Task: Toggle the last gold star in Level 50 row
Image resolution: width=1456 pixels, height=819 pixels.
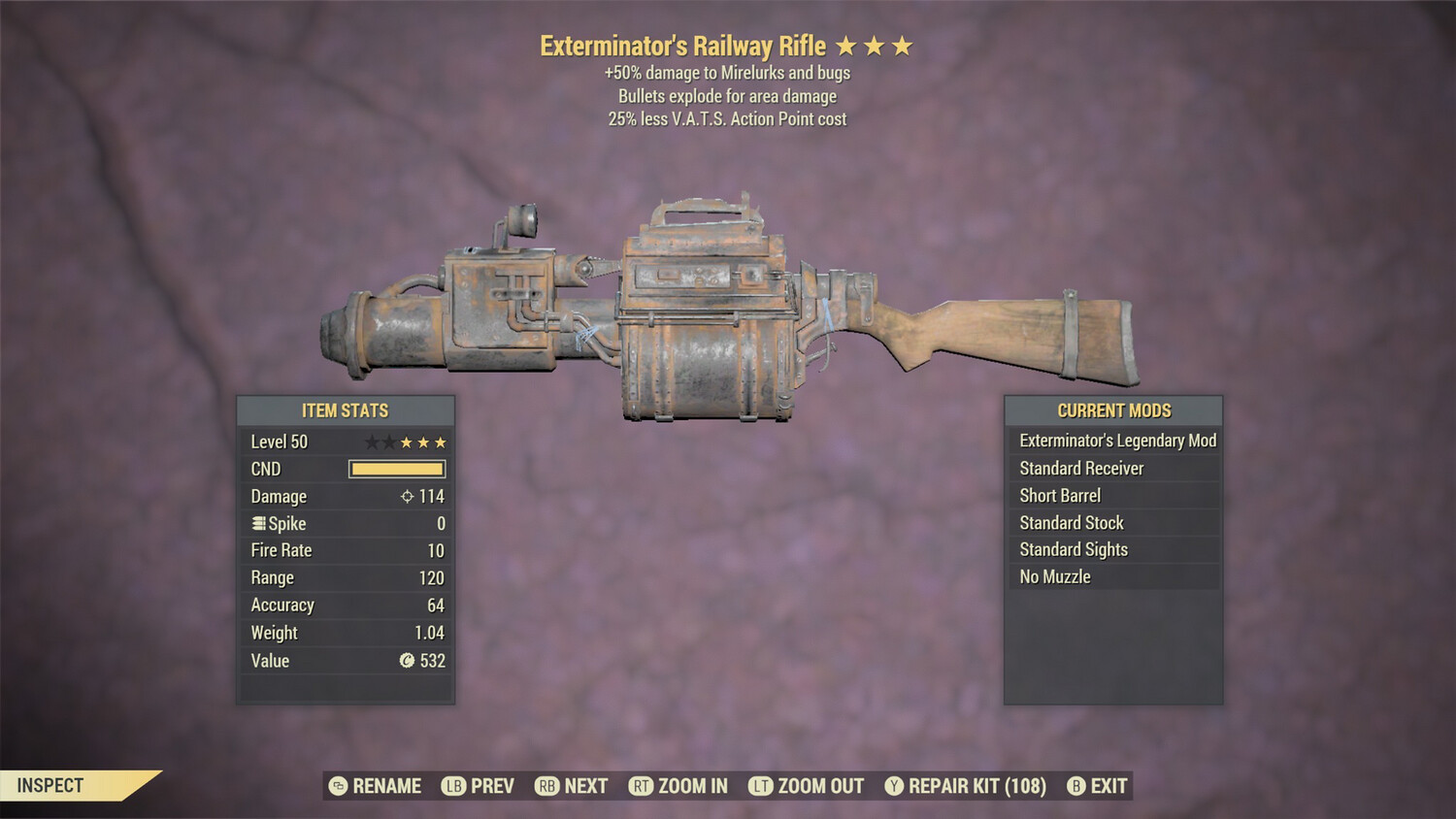Action: click(439, 442)
